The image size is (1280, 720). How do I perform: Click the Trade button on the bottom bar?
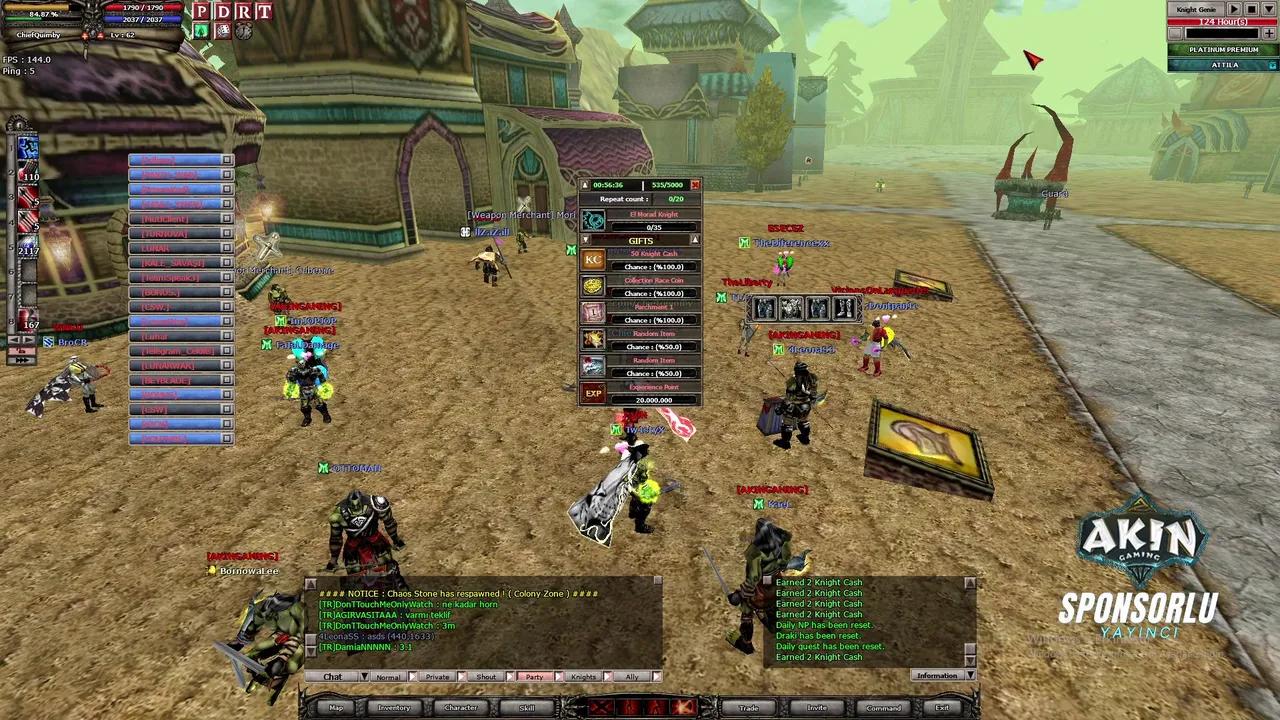[748, 707]
